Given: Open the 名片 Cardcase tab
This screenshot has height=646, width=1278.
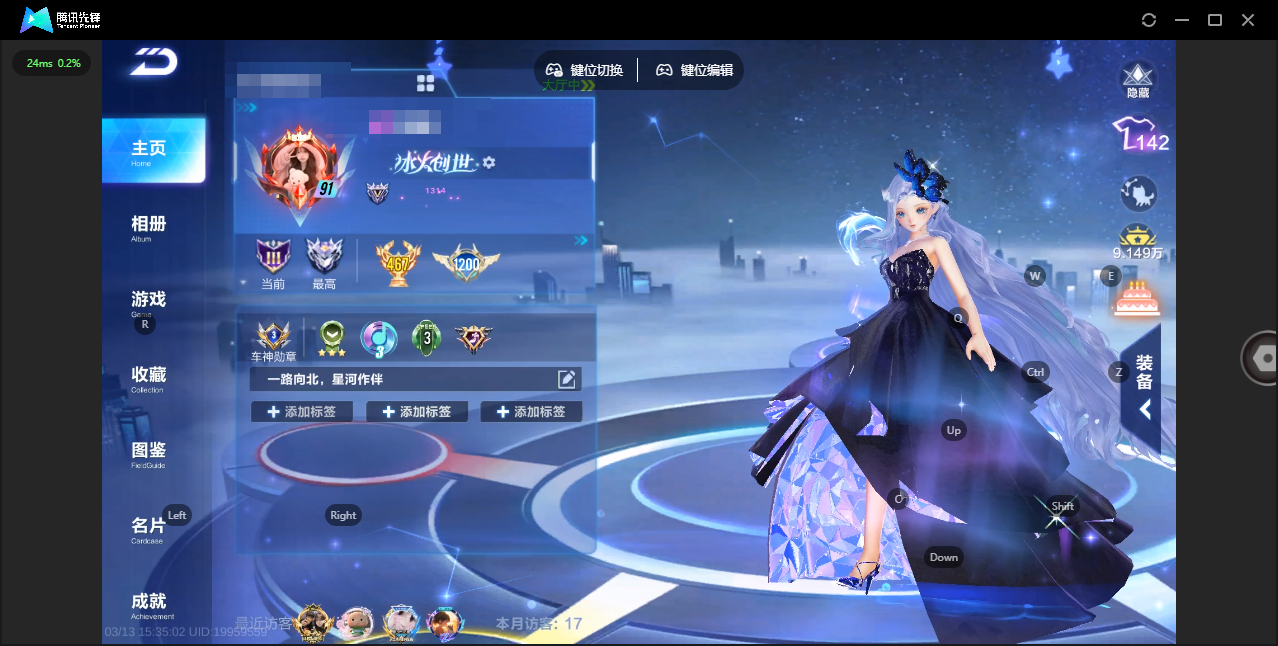Looking at the screenshot, I should 149,528.
